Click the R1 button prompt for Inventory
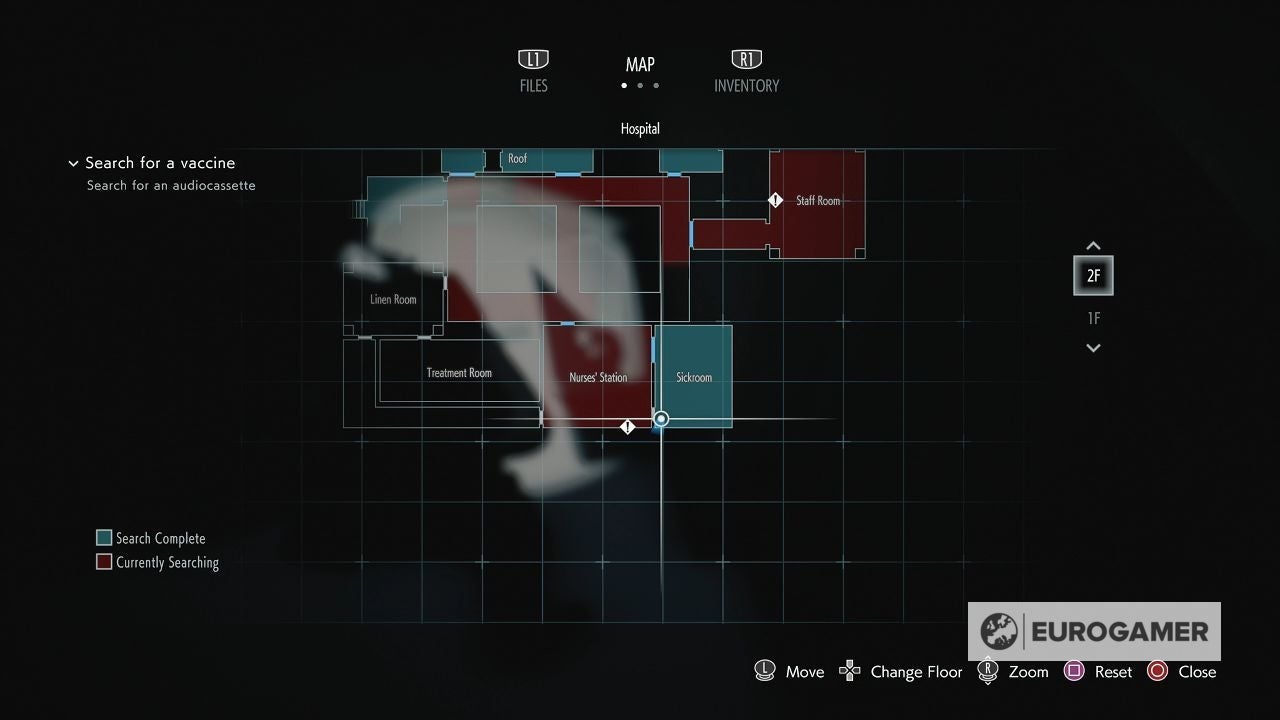The height and width of the screenshot is (720, 1280). 746,59
